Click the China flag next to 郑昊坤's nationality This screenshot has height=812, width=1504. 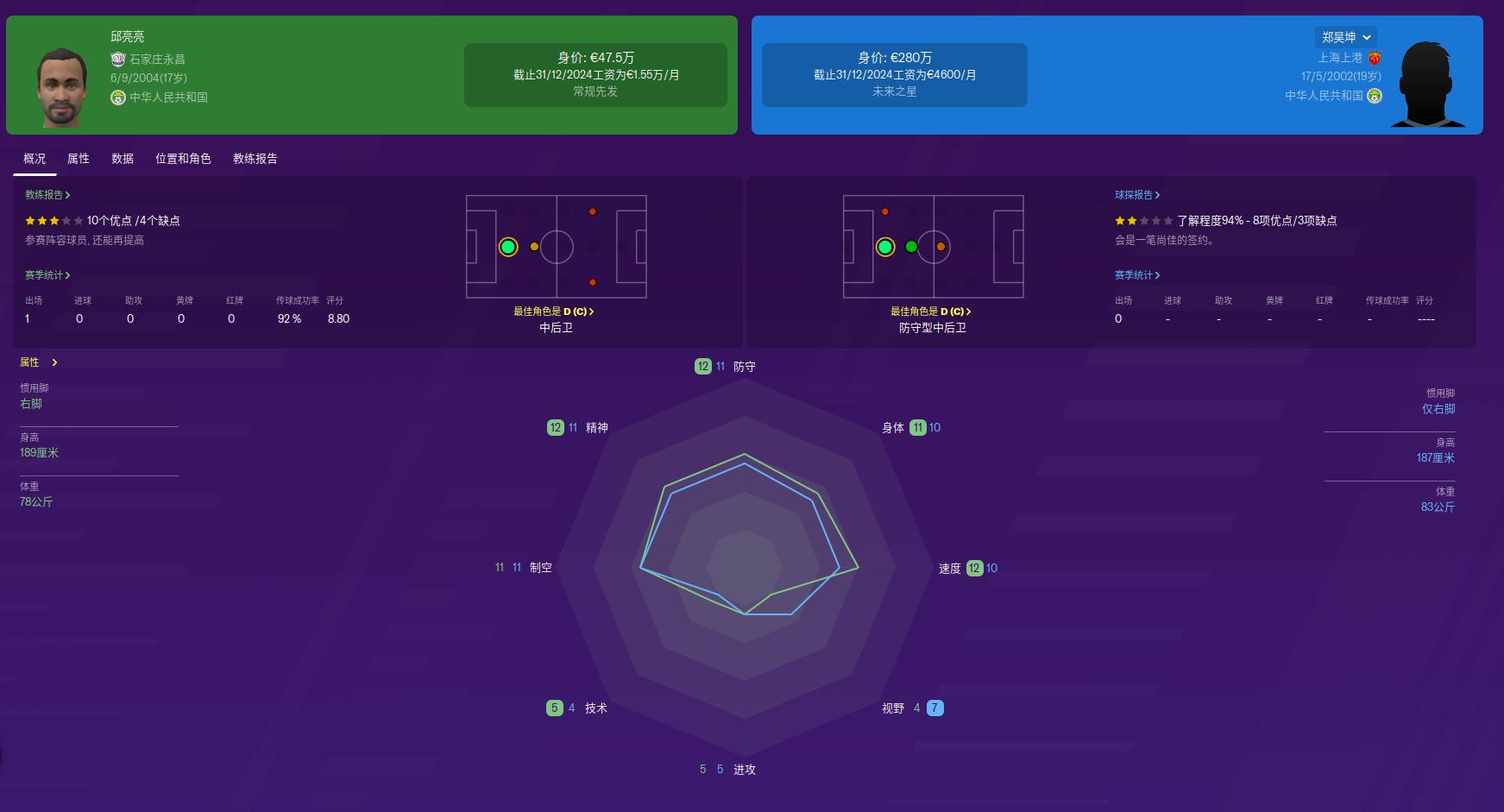click(x=1376, y=96)
